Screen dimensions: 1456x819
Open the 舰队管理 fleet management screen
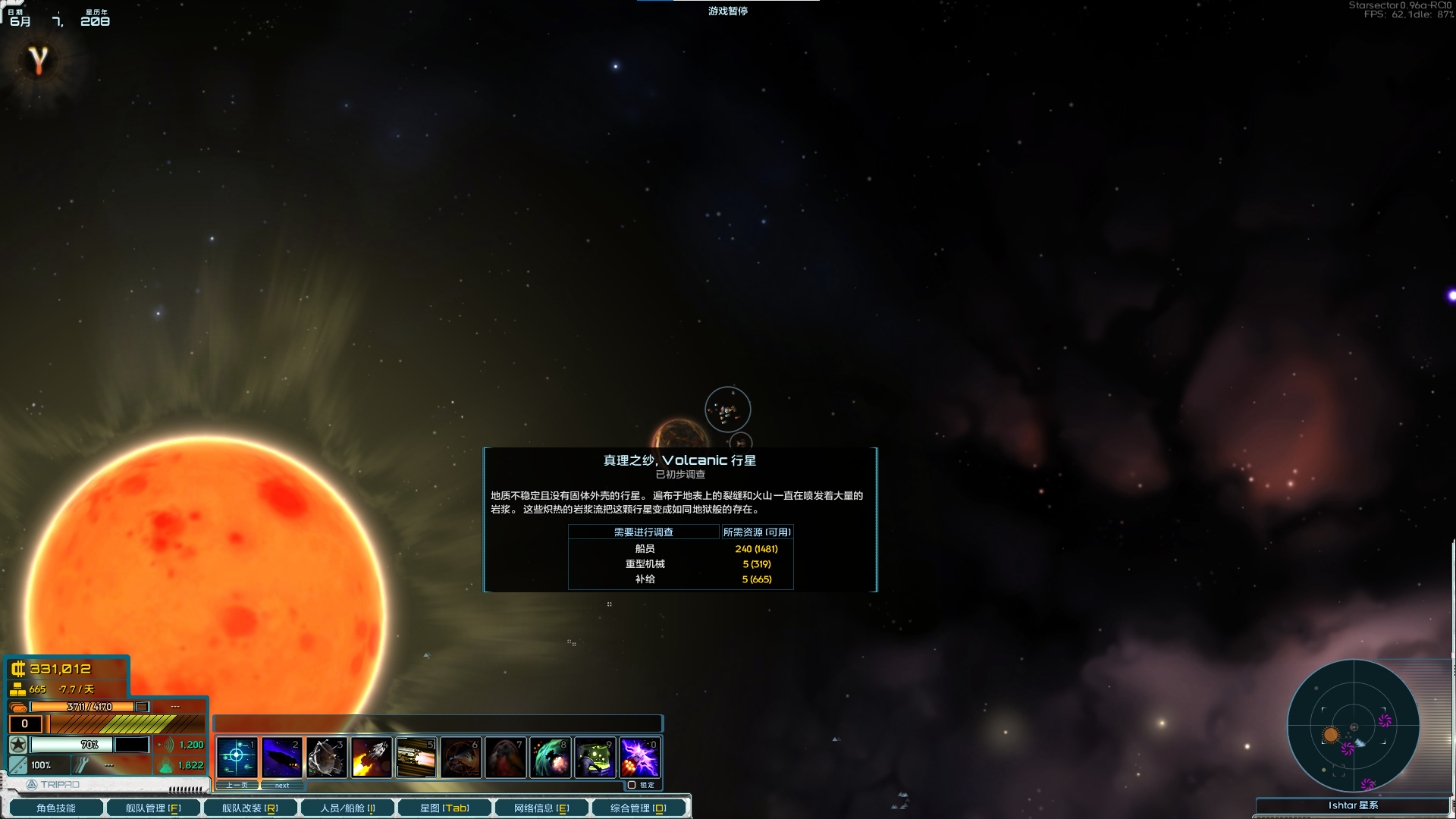coord(153,808)
